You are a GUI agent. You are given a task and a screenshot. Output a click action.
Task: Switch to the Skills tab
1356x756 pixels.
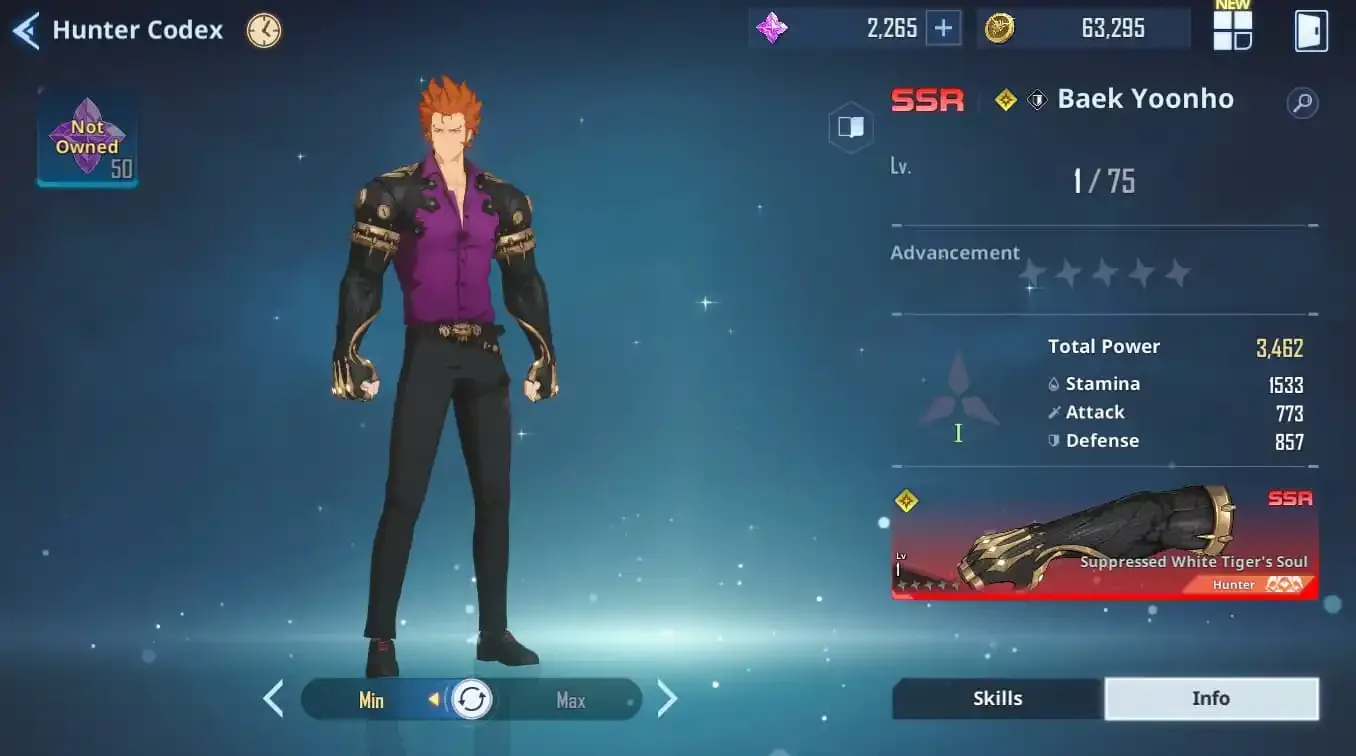click(996, 698)
